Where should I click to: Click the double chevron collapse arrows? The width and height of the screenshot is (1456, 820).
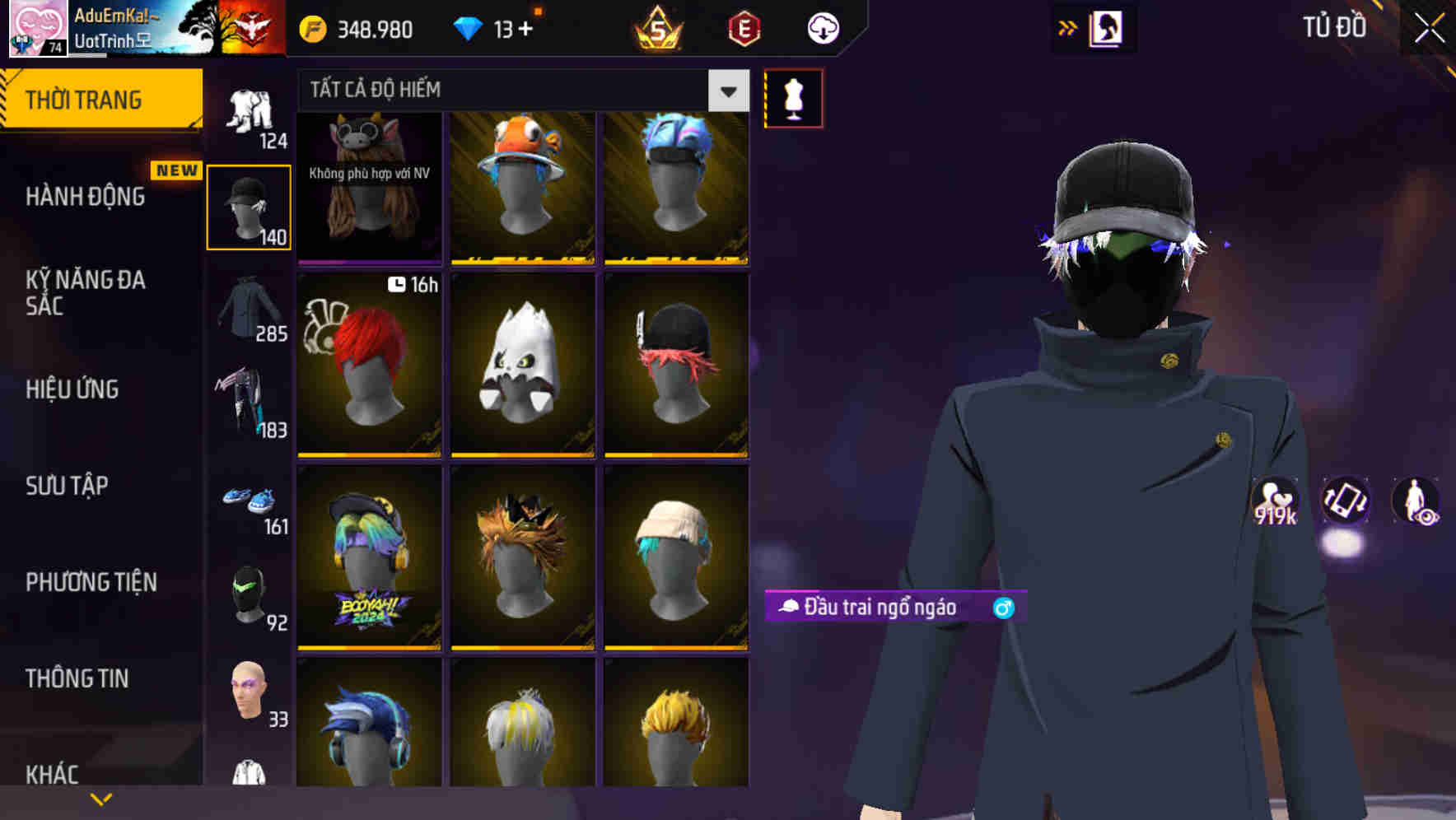(1068, 27)
